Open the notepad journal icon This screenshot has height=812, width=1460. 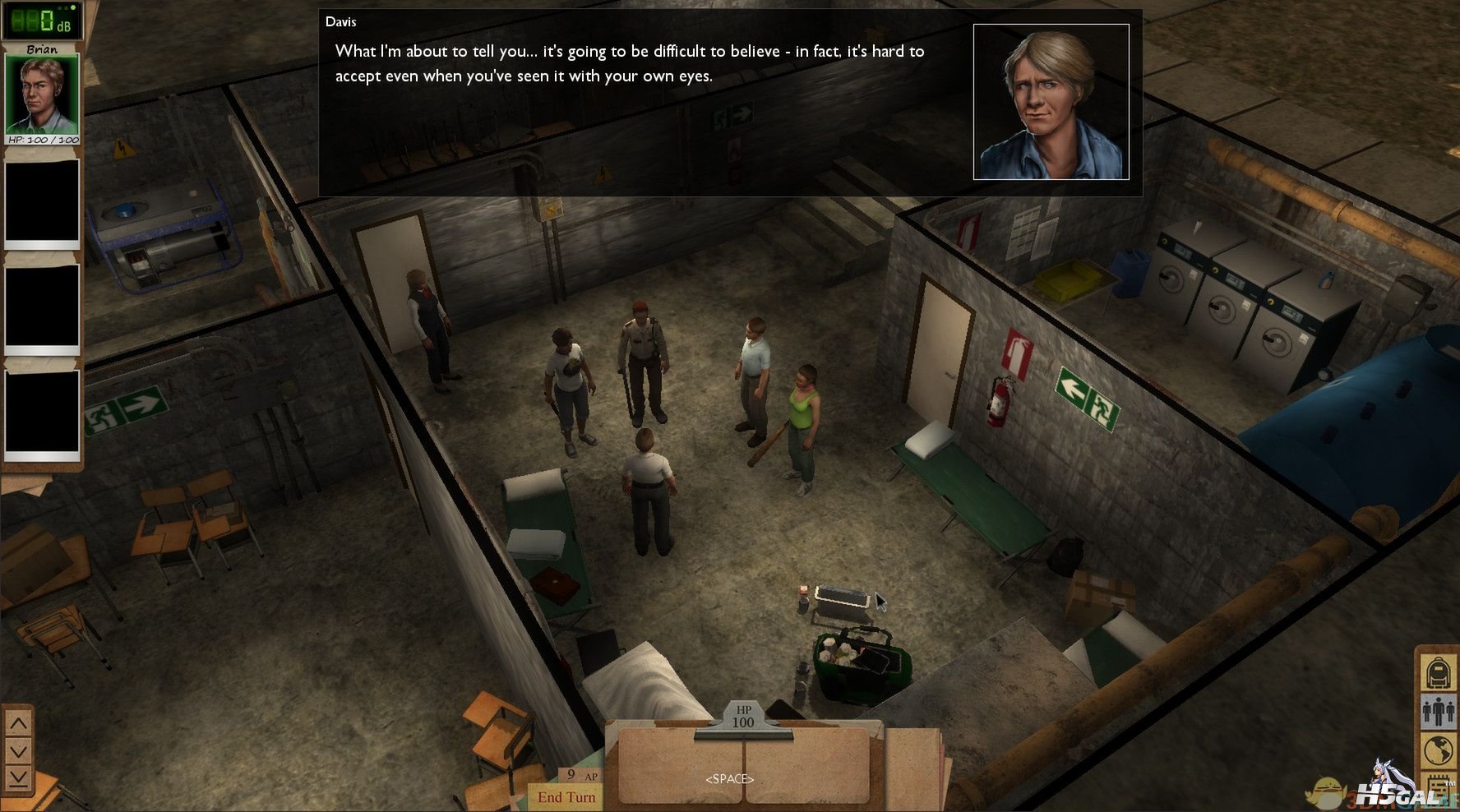(1438, 787)
